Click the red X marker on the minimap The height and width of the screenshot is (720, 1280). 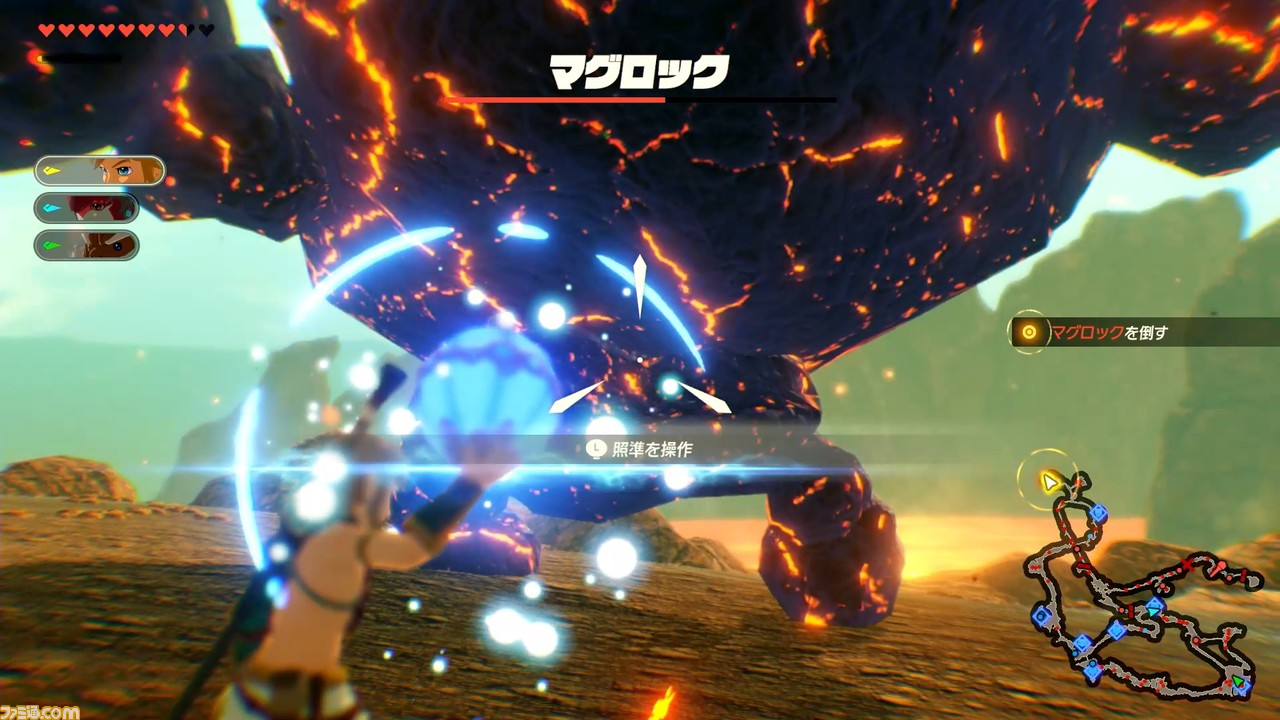(x=1187, y=564)
